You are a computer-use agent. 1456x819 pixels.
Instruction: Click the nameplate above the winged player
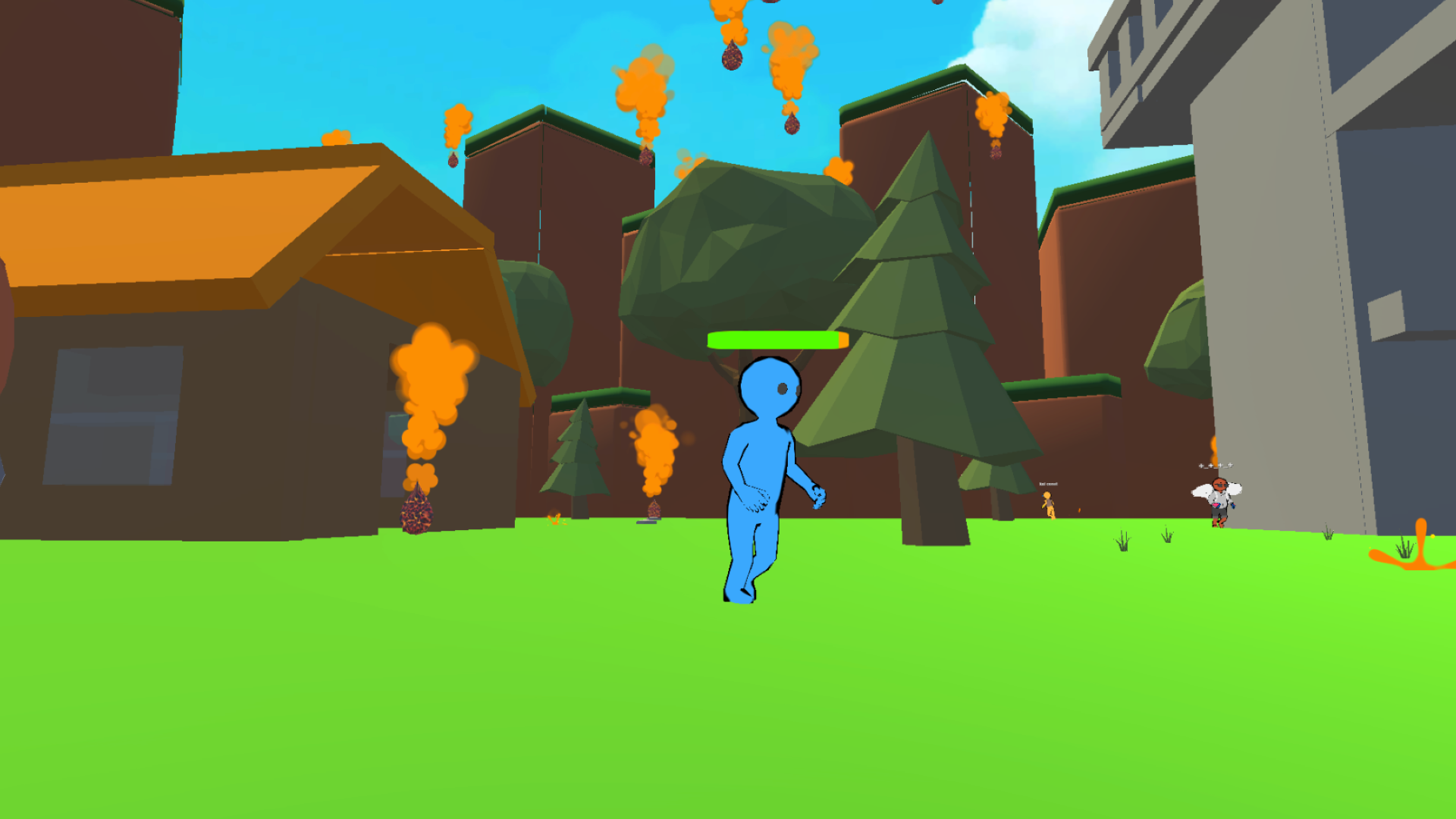[1216, 466]
